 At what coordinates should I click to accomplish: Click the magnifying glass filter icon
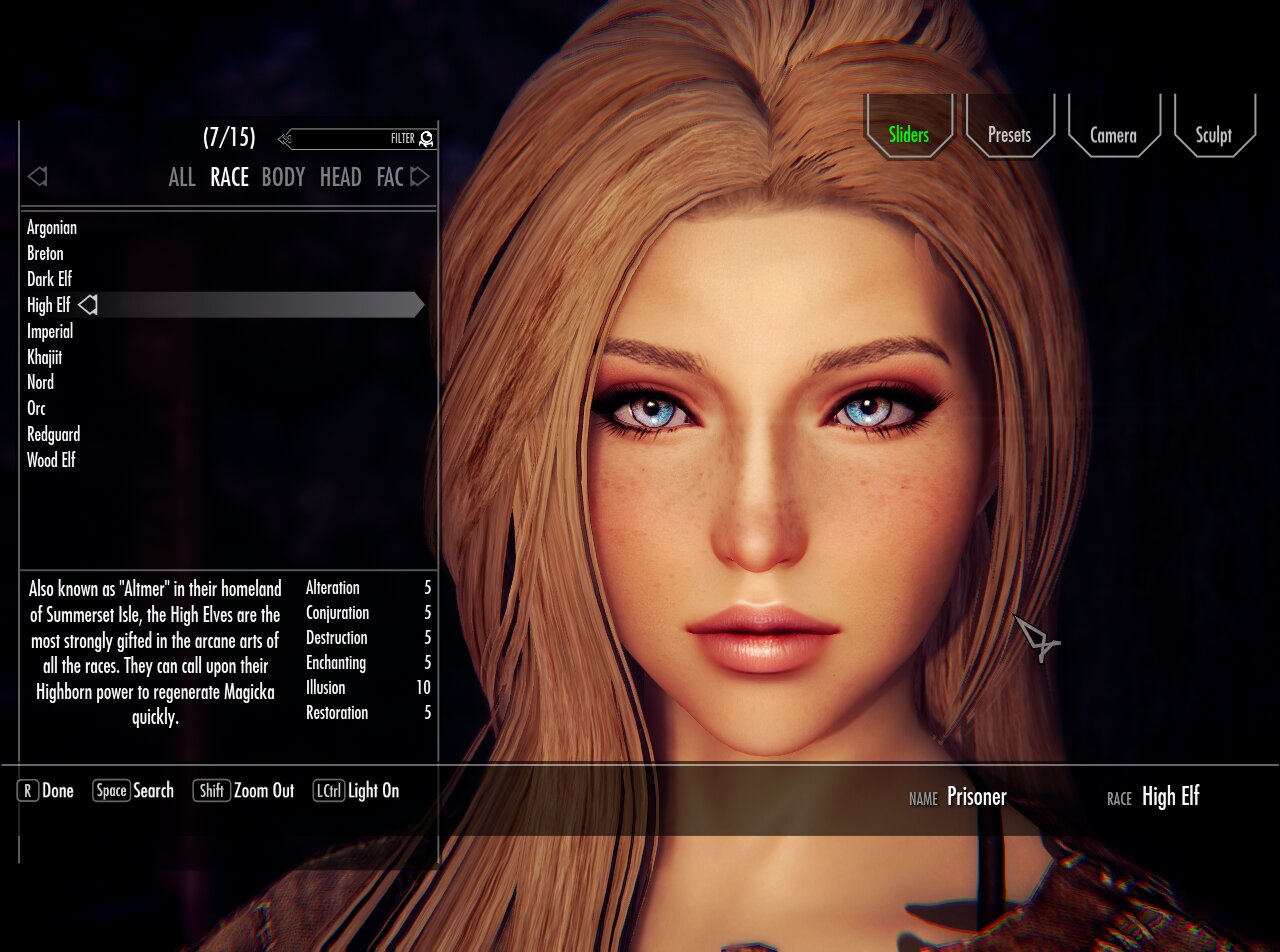pyautogui.click(x=424, y=139)
